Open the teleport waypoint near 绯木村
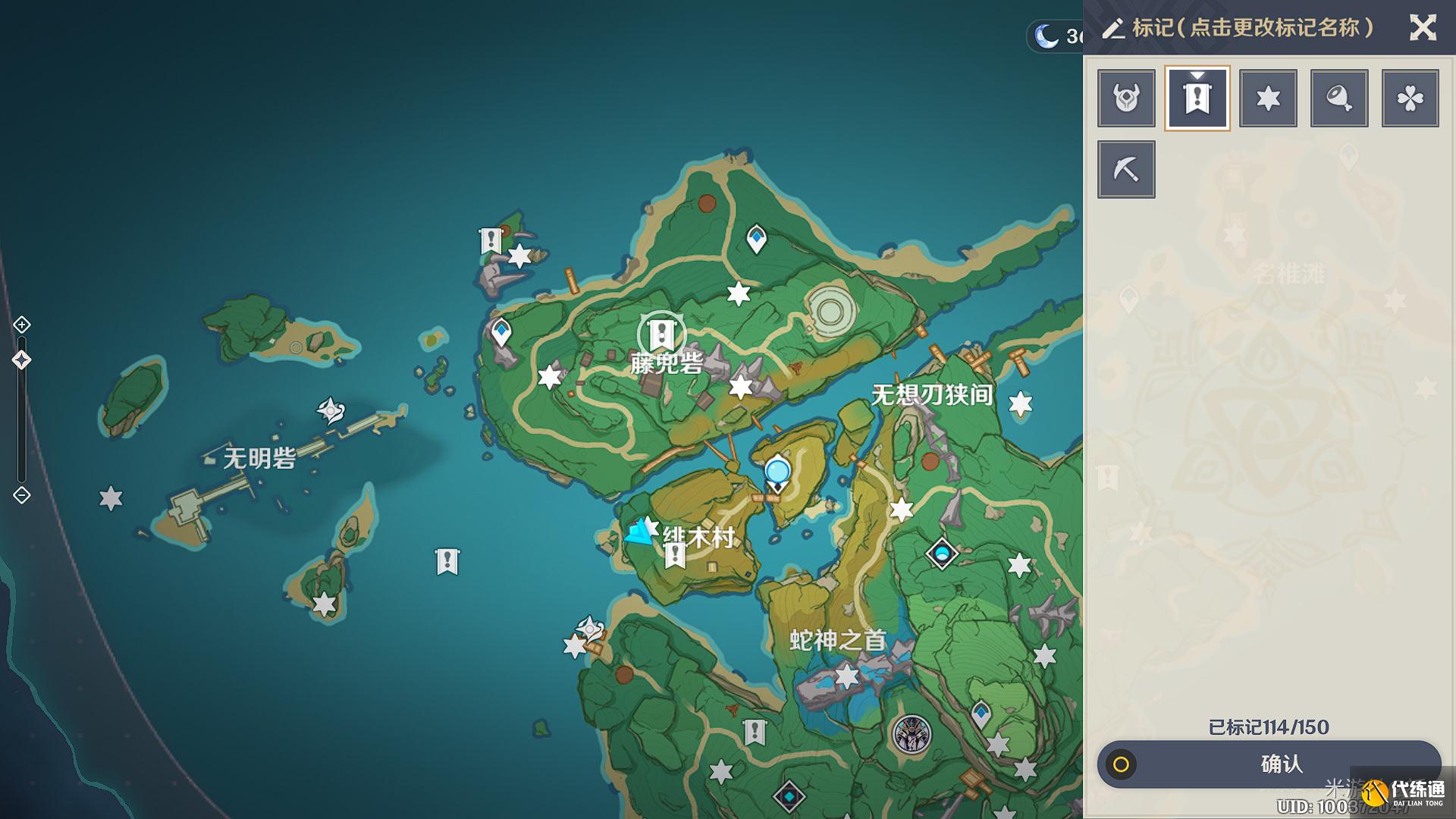 tap(777, 473)
